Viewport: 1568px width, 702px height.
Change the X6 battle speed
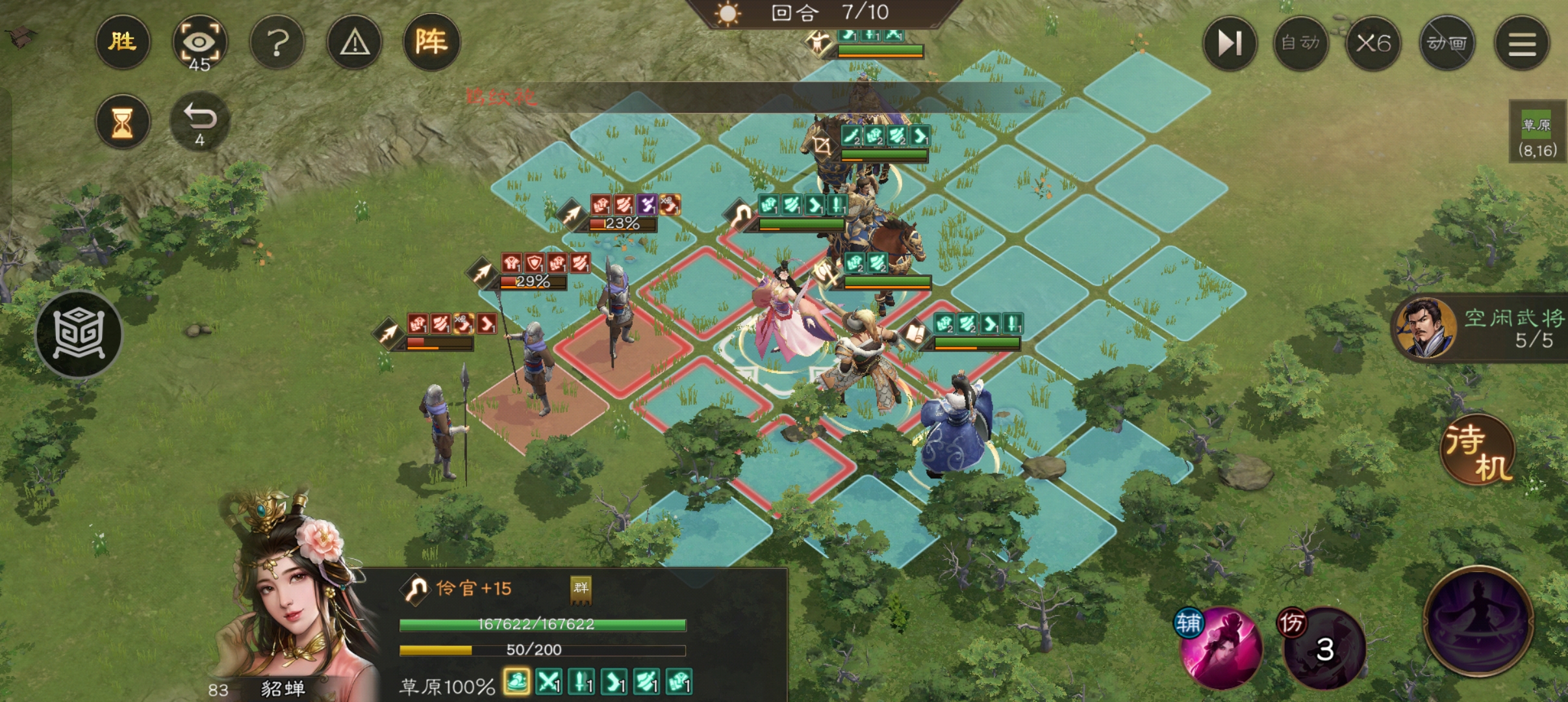pos(1373,44)
